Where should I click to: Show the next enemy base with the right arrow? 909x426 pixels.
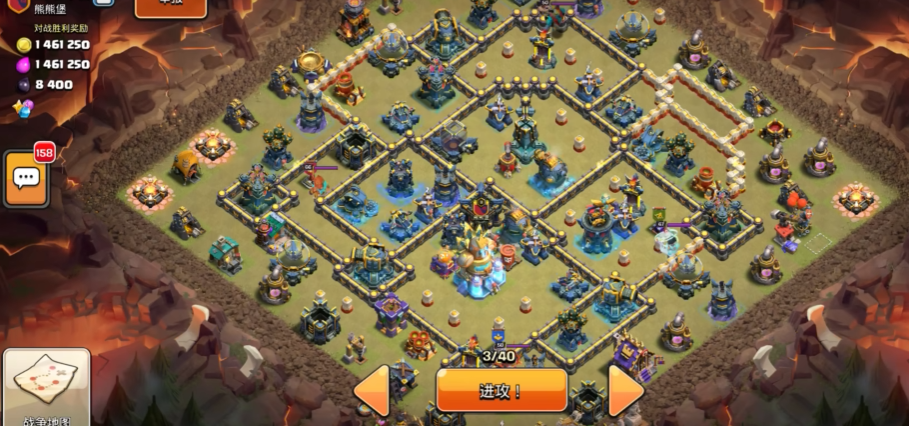(625, 391)
